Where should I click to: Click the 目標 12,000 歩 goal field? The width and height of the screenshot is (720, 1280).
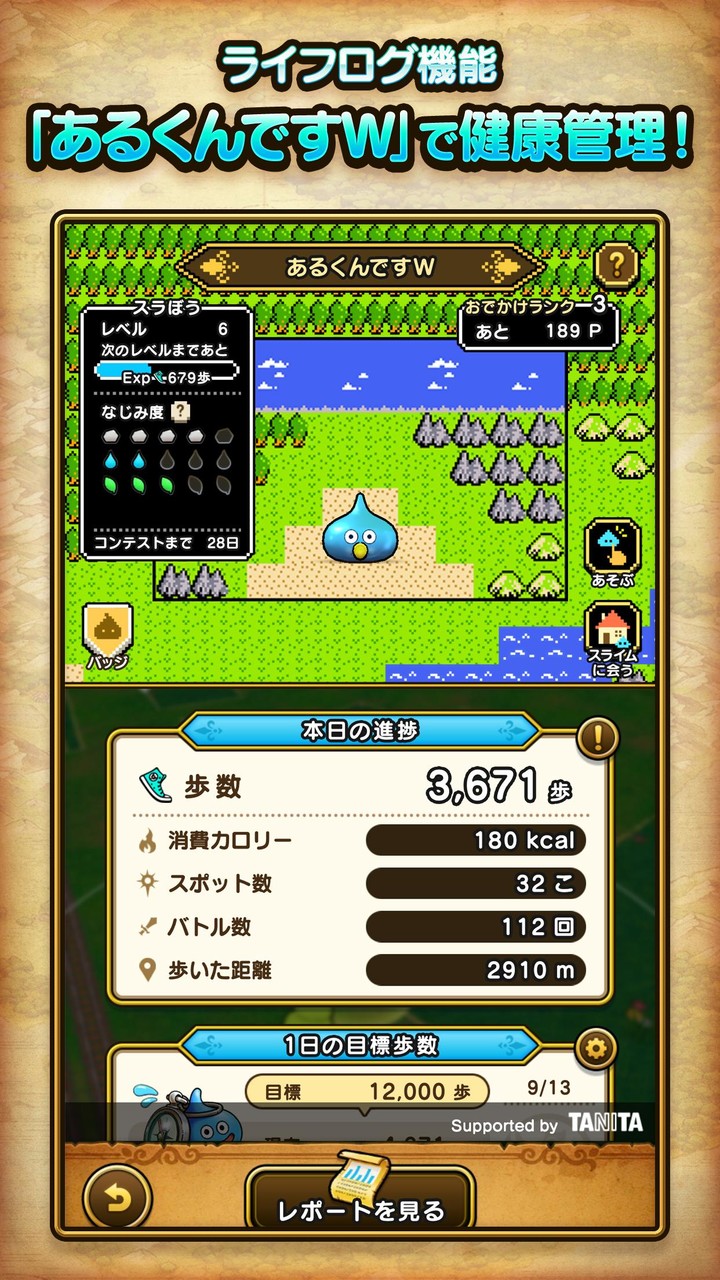coord(367,1092)
